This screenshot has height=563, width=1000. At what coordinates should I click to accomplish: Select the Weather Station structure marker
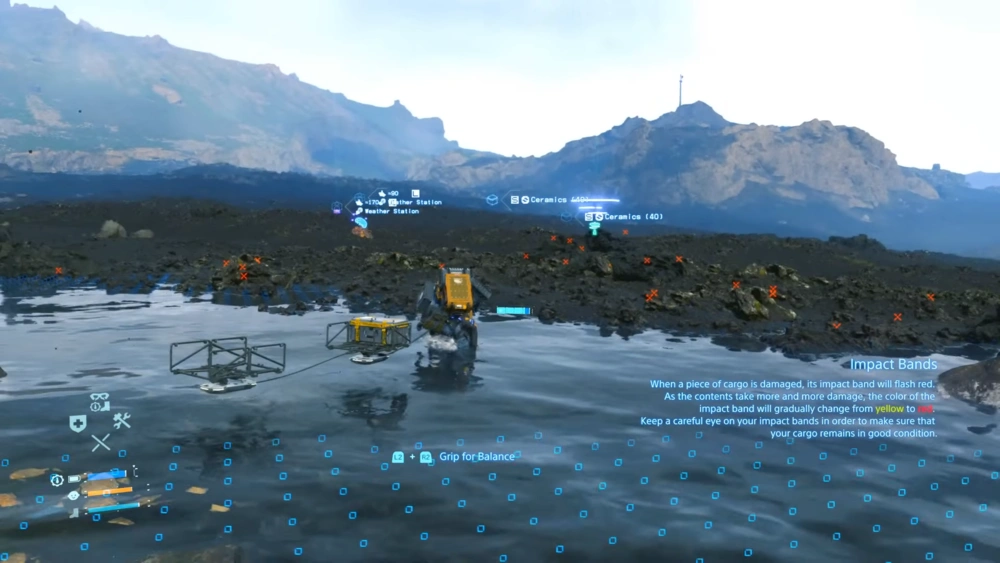391,211
